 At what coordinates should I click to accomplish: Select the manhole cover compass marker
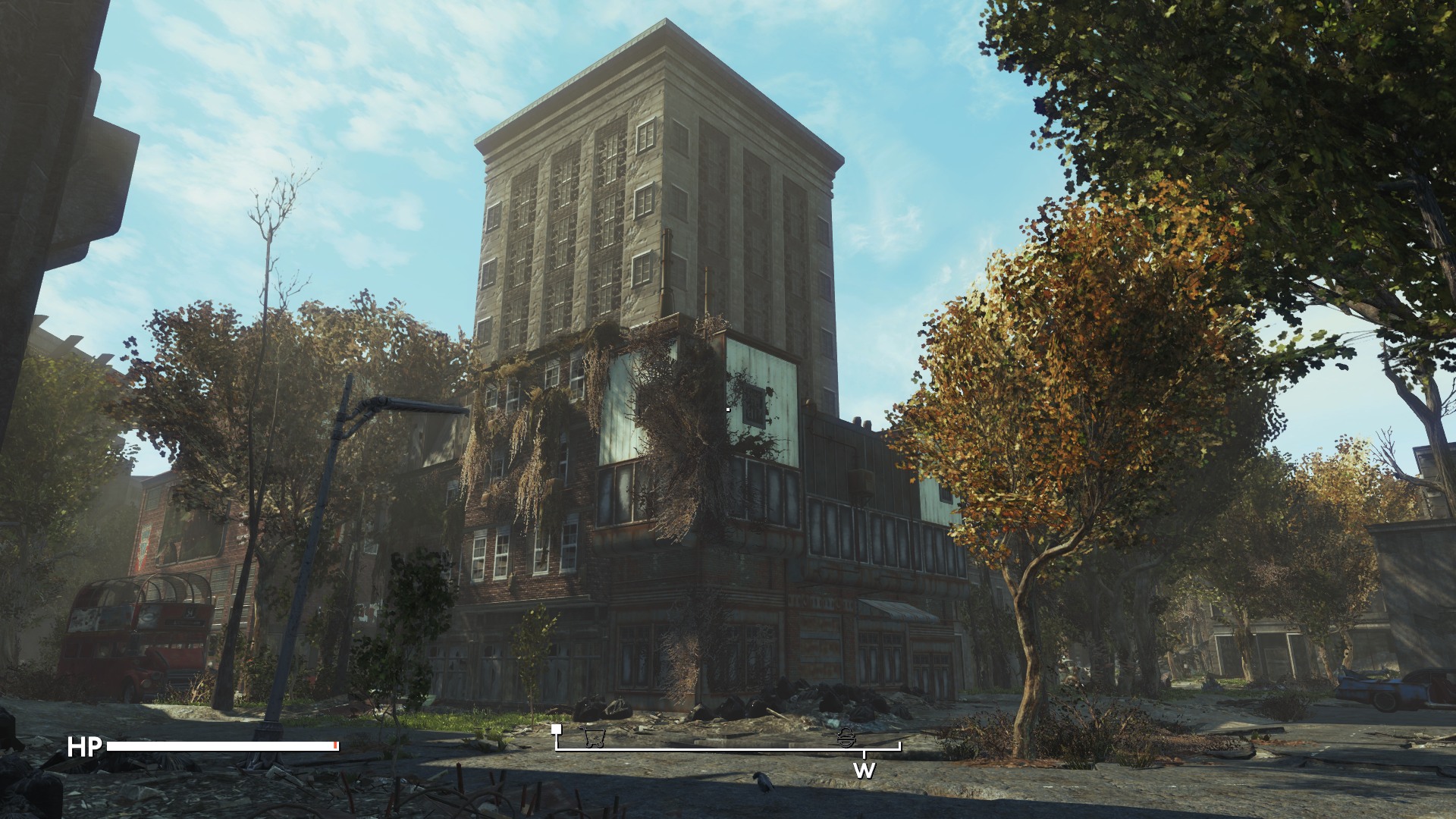846,738
